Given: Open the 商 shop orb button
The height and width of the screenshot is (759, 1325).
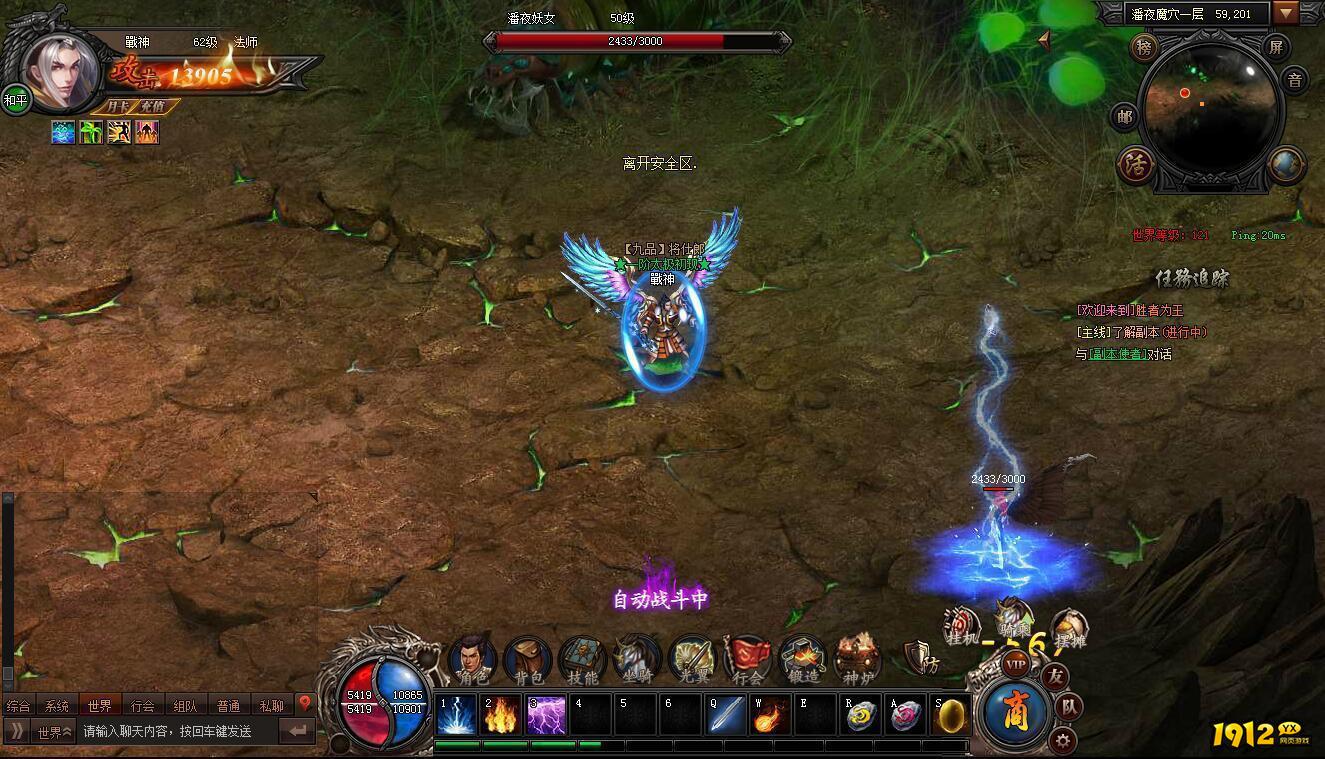Looking at the screenshot, I should coord(1016,711).
